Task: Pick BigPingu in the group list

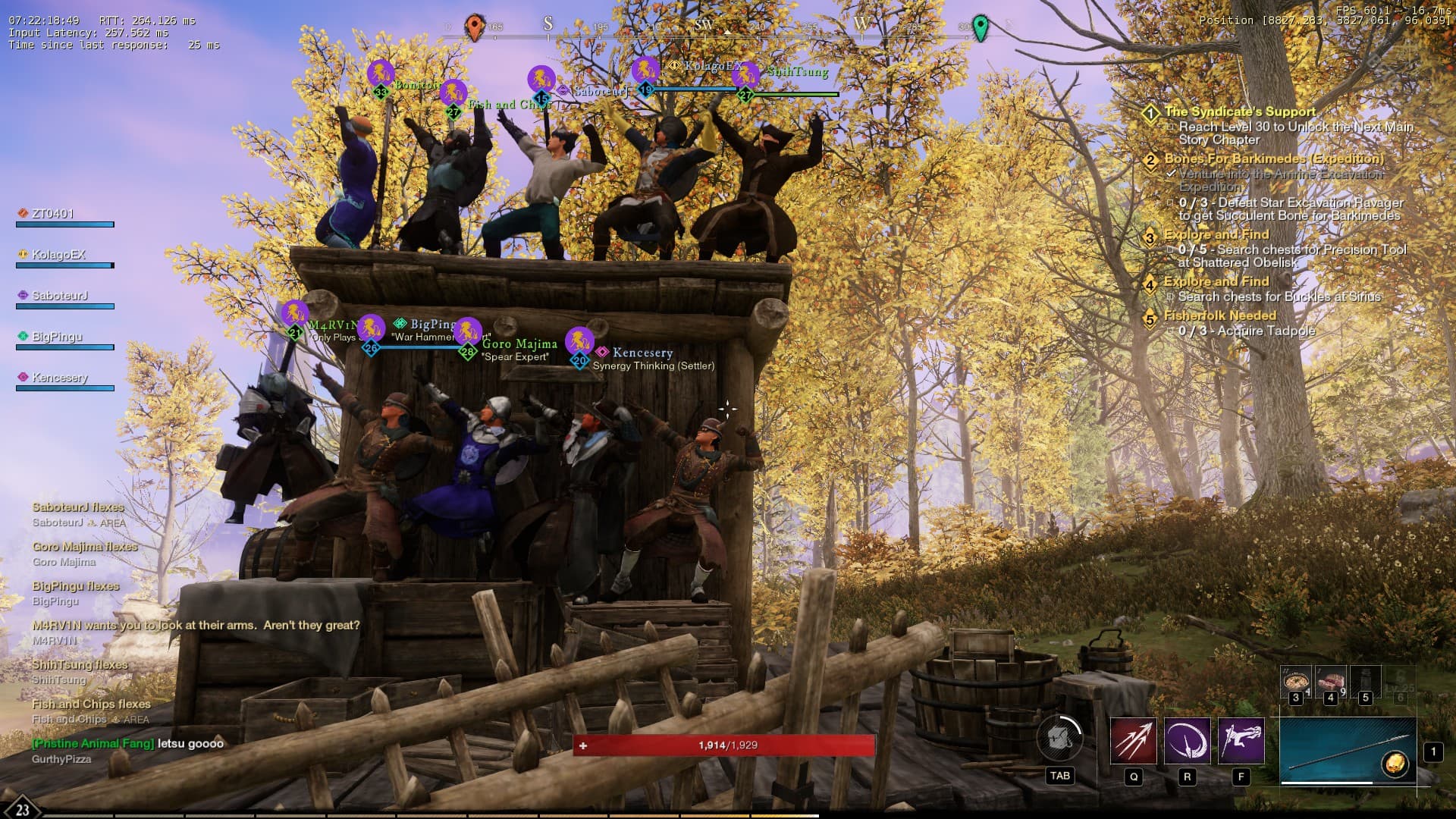Action: click(x=57, y=337)
